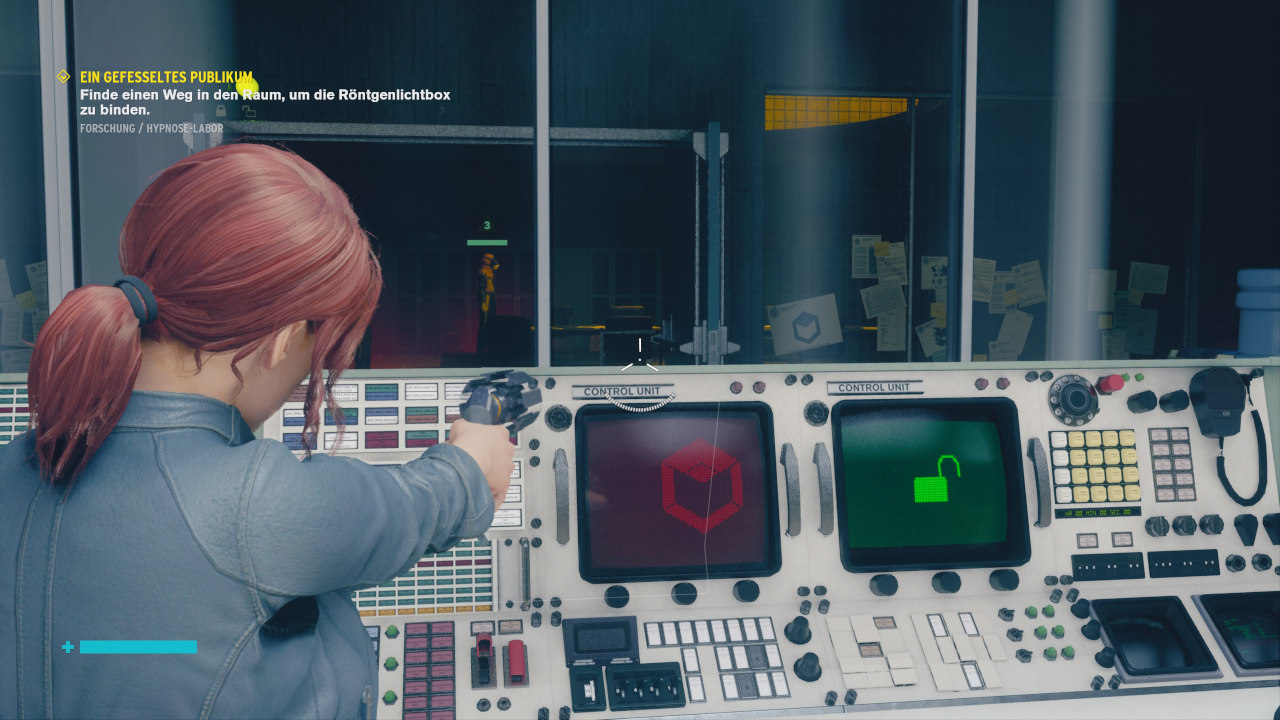Screen dimensions: 1280x720
Task: Select the "Ein gefesseltes Publikum" mission title
Action: [x=166, y=77]
